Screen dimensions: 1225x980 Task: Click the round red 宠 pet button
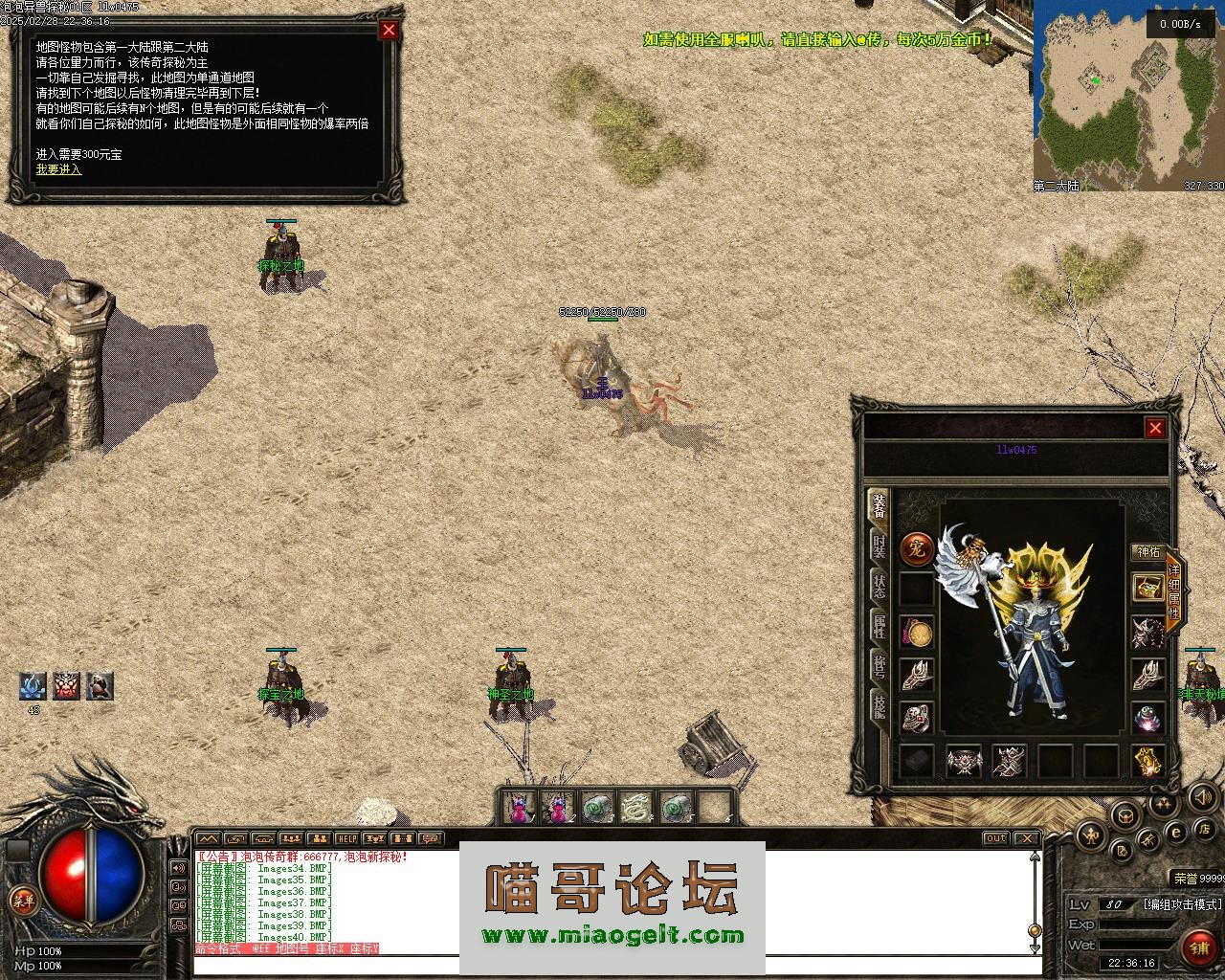click(x=917, y=549)
